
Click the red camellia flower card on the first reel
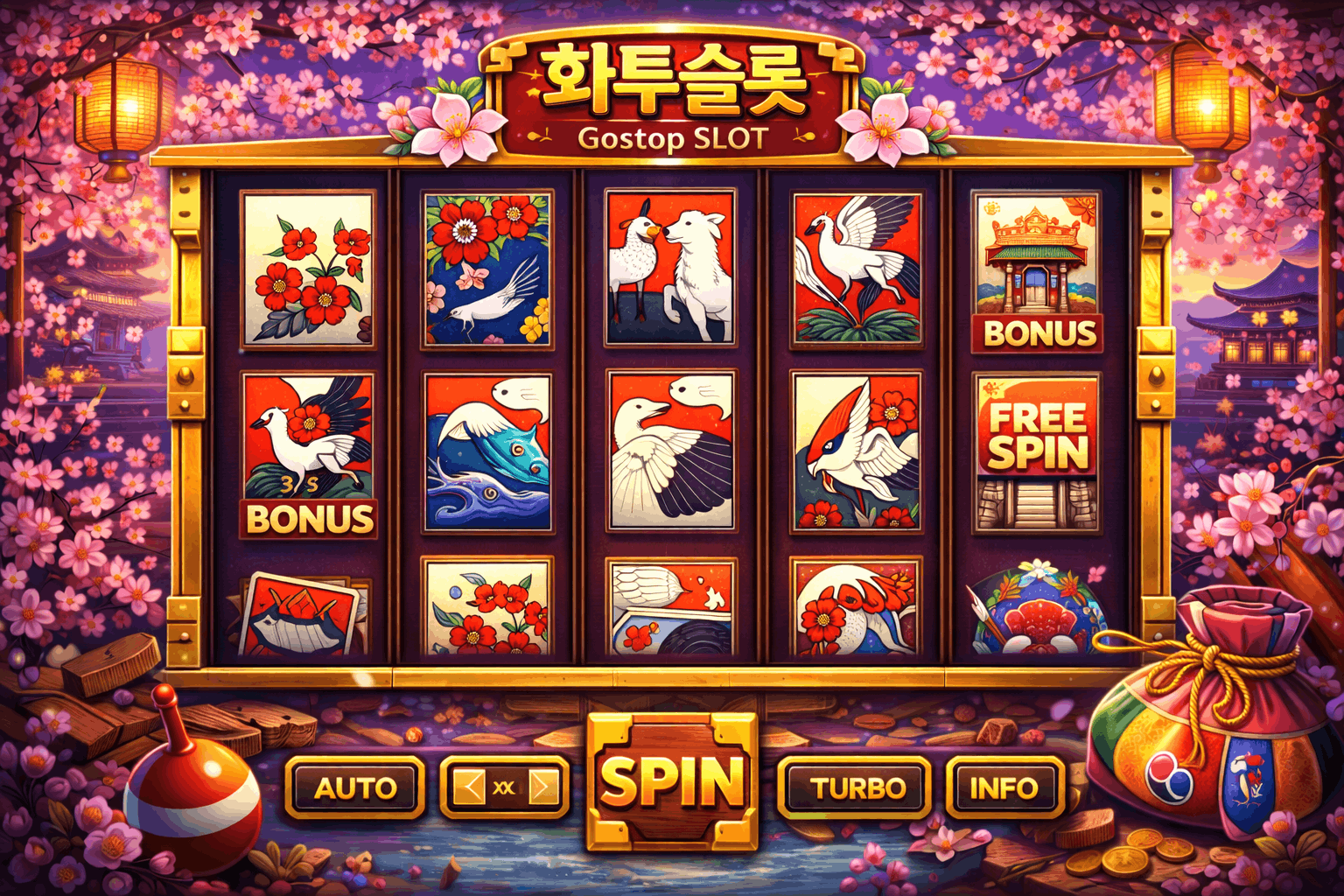coord(306,267)
